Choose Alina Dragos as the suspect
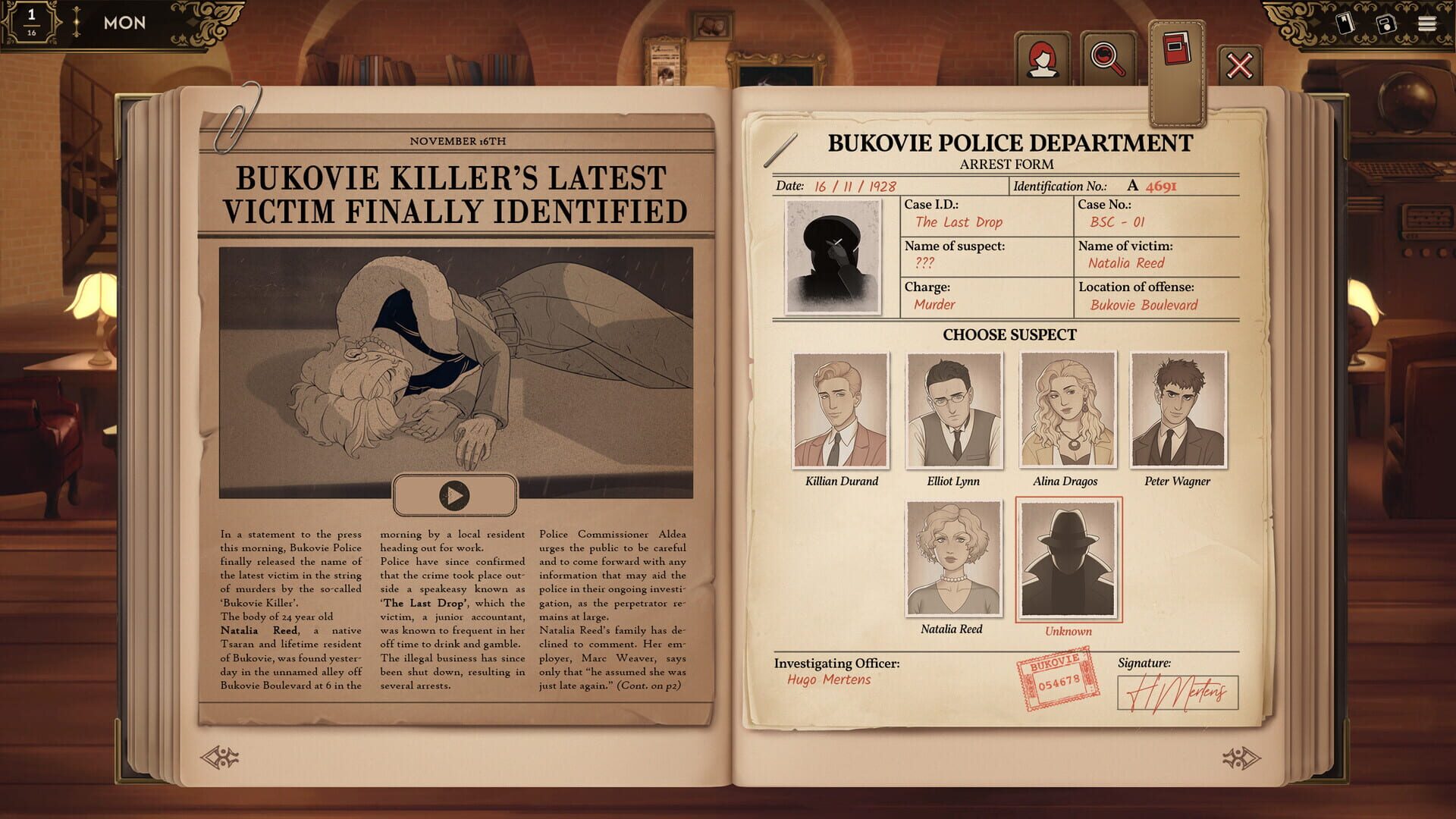 1067,411
